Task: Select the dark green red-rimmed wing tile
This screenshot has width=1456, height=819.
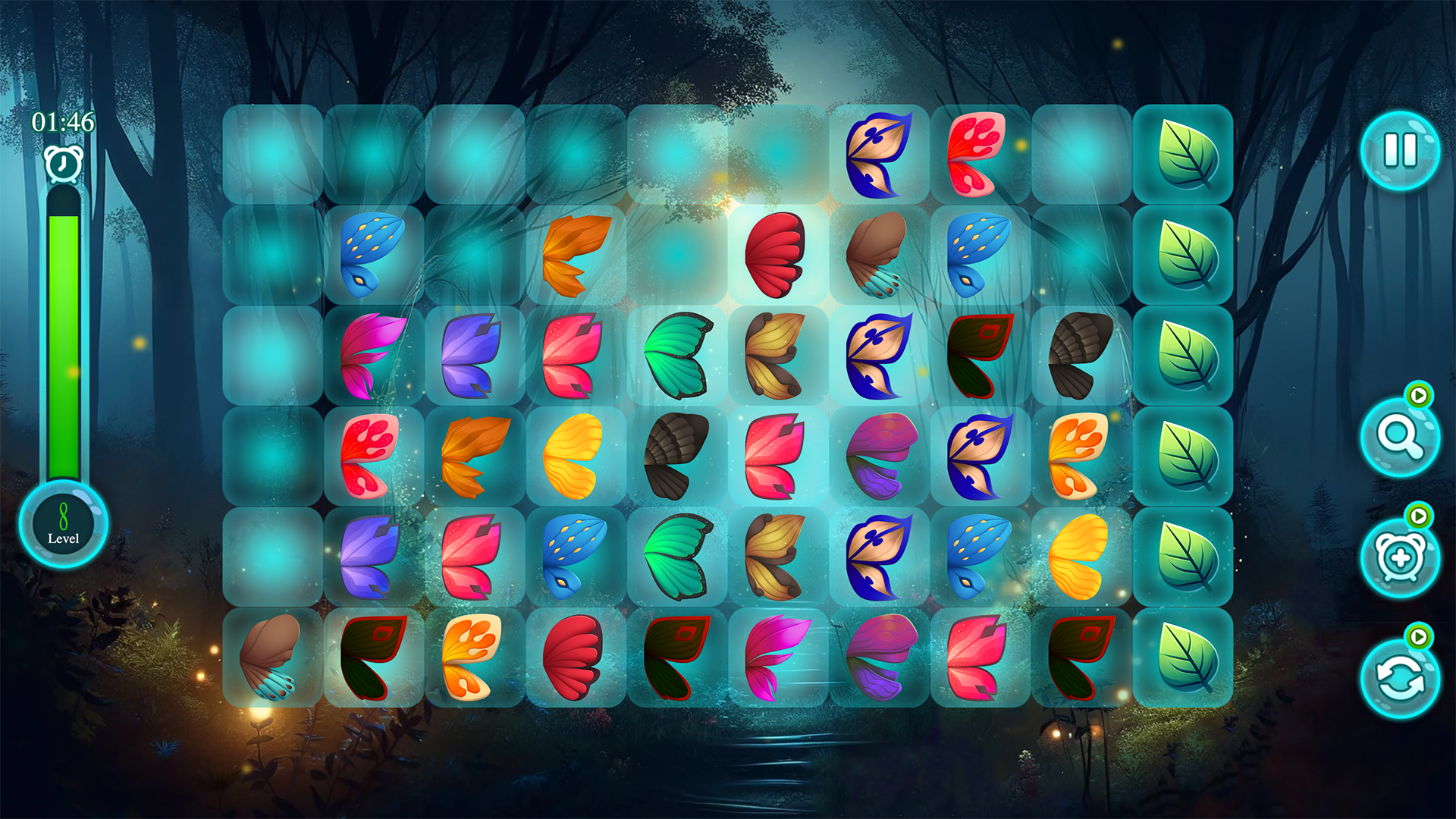Action: pos(372,661)
